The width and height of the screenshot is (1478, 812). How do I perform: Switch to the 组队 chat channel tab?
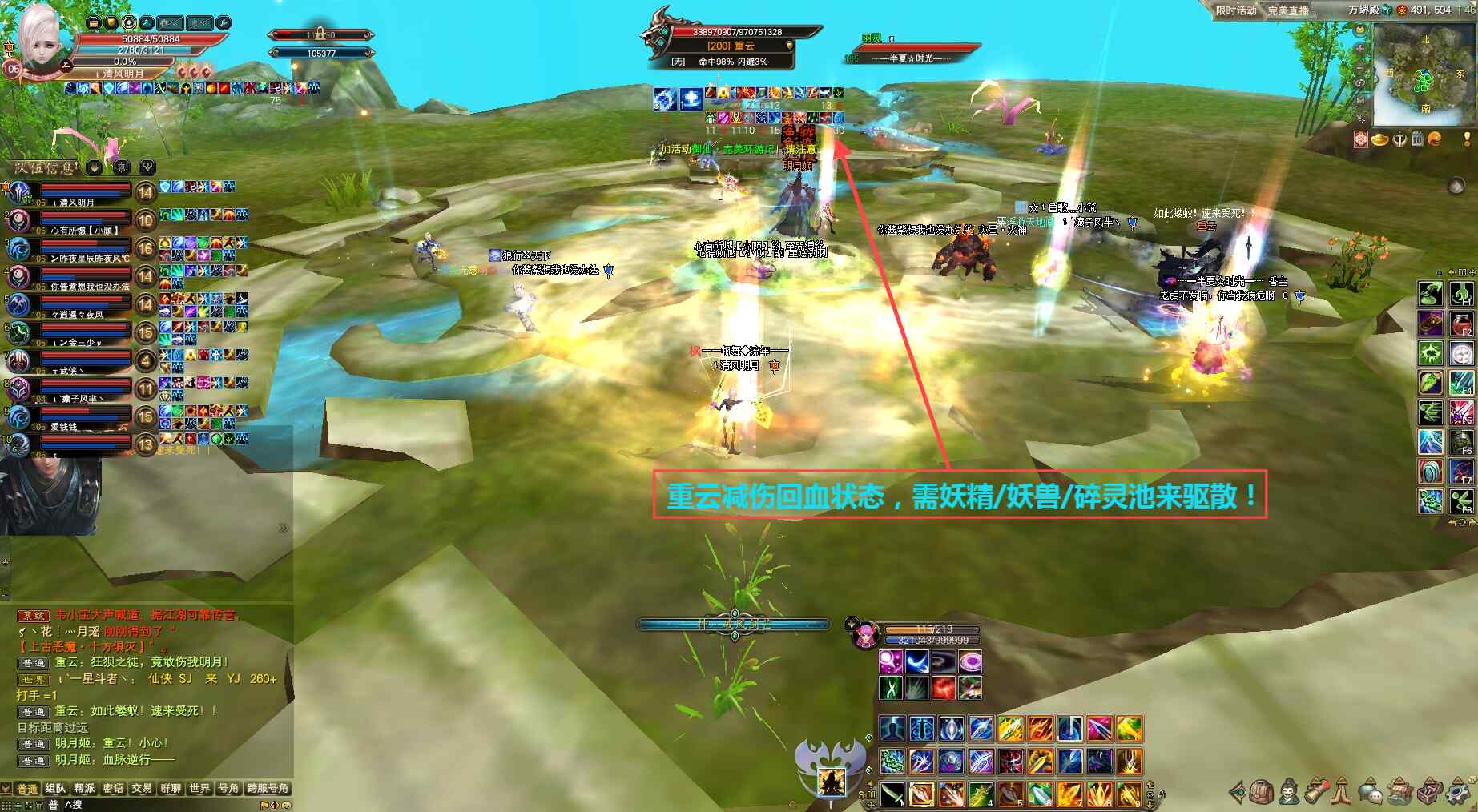point(56,789)
